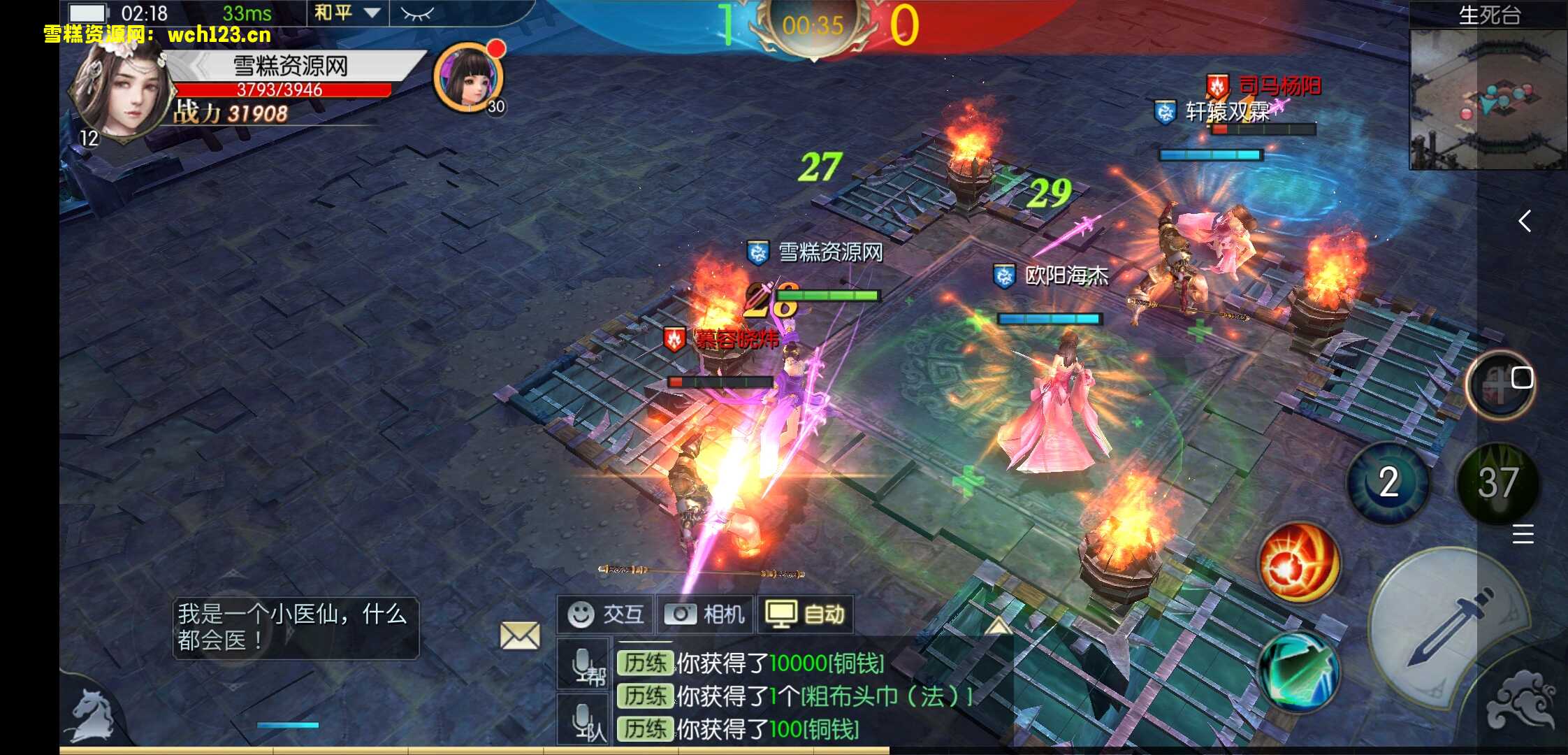
Task: Open the 交互 interaction menu
Action: pyautogui.click(x=605, y=614)
